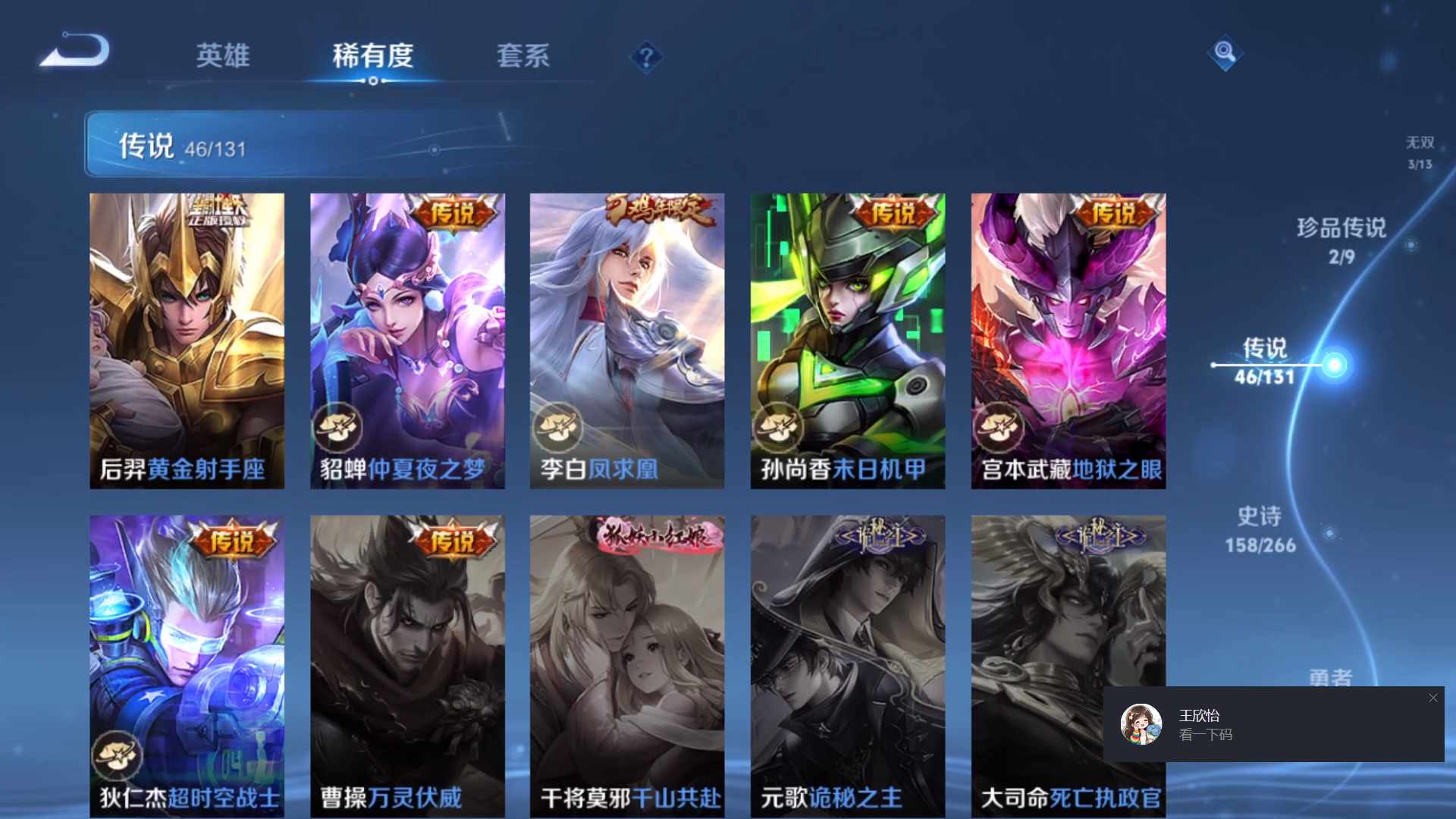Click the badge icon on 貂蝉 skin card
The image size is (1456, 819).
pyautogui.click(x=339, y=428)
